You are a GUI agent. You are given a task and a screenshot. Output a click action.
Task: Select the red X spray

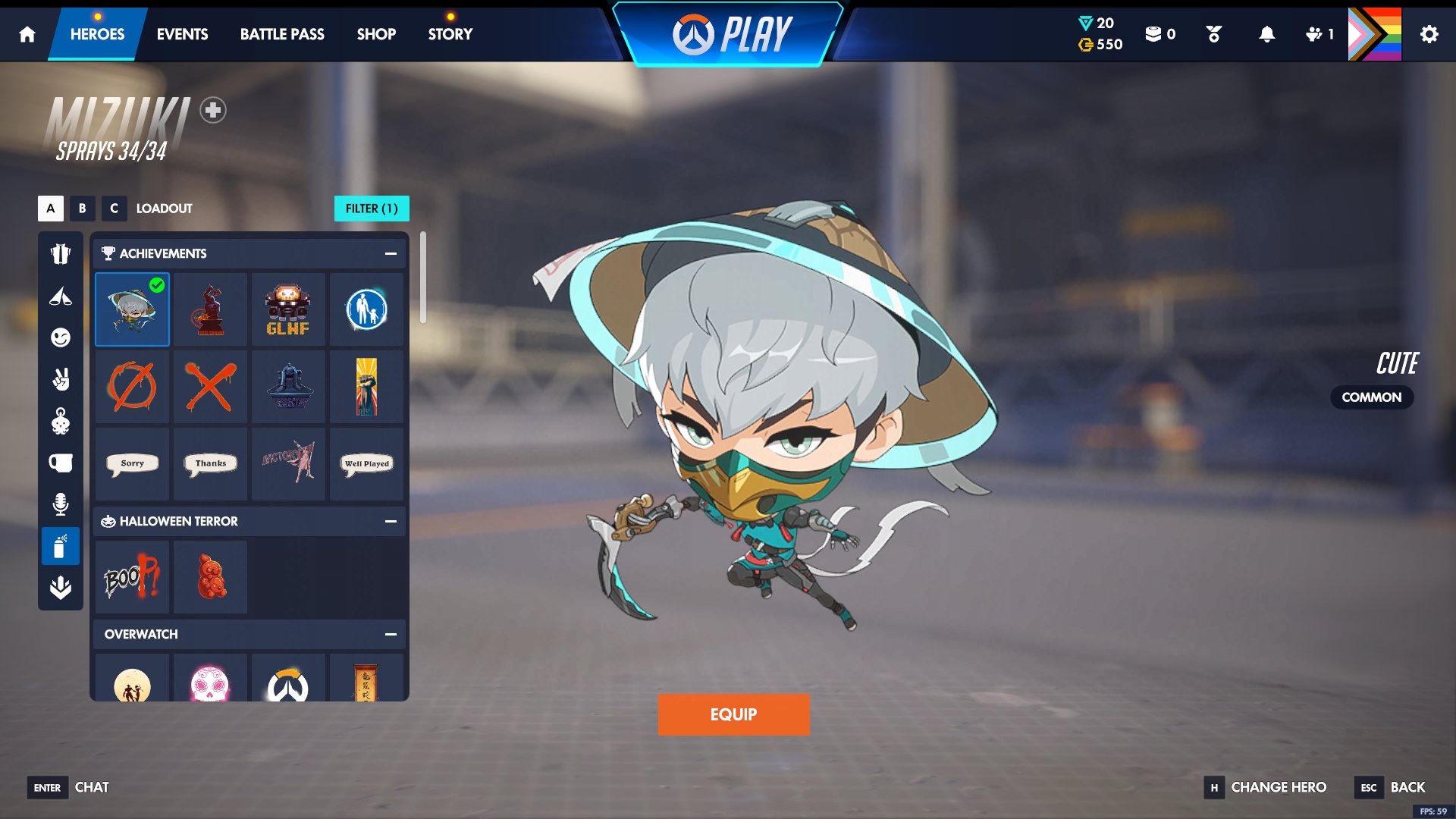pyautogui.click(x=211, y=387)
